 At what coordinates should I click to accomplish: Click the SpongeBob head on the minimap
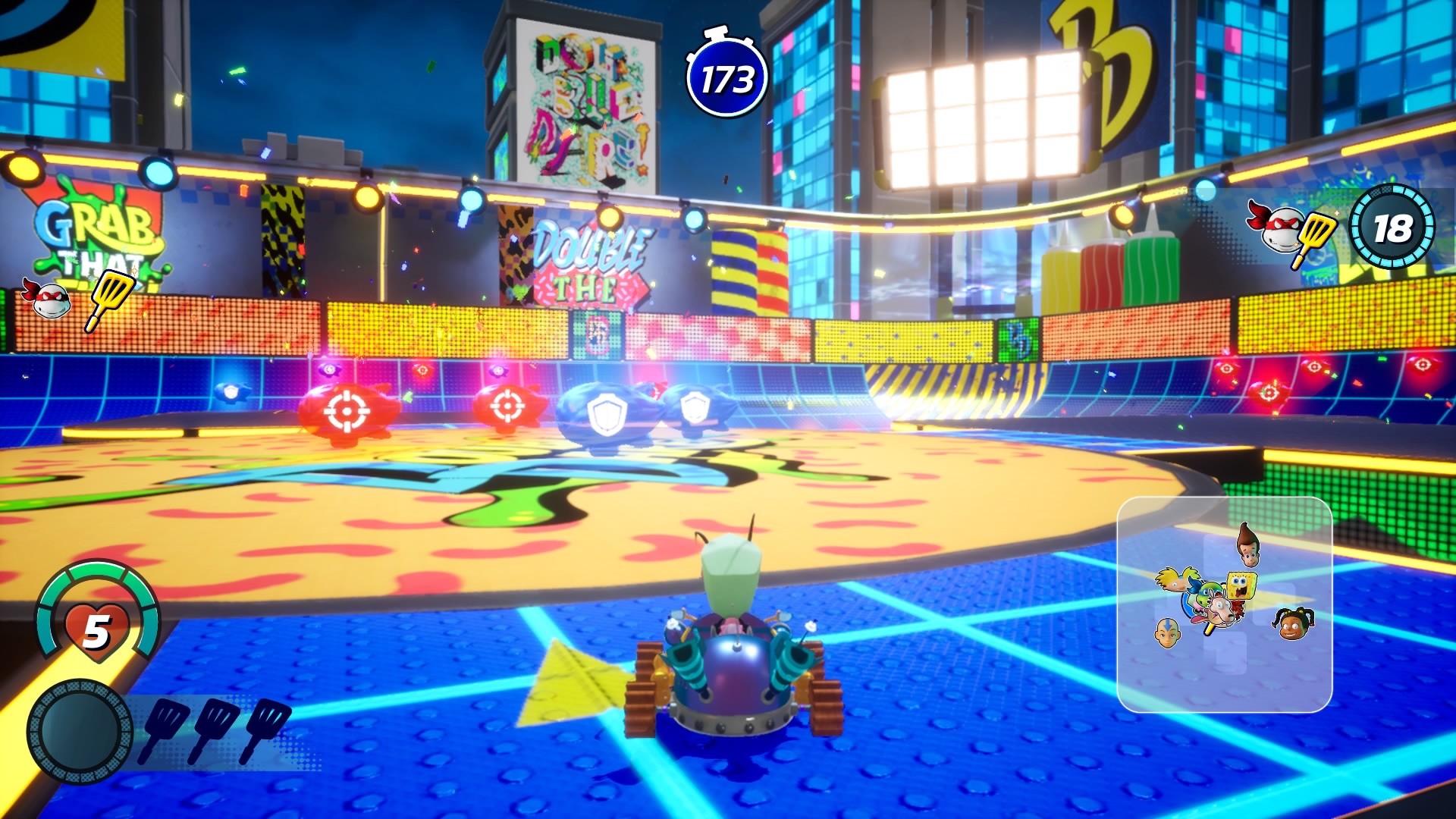(x=1241, y=584)
